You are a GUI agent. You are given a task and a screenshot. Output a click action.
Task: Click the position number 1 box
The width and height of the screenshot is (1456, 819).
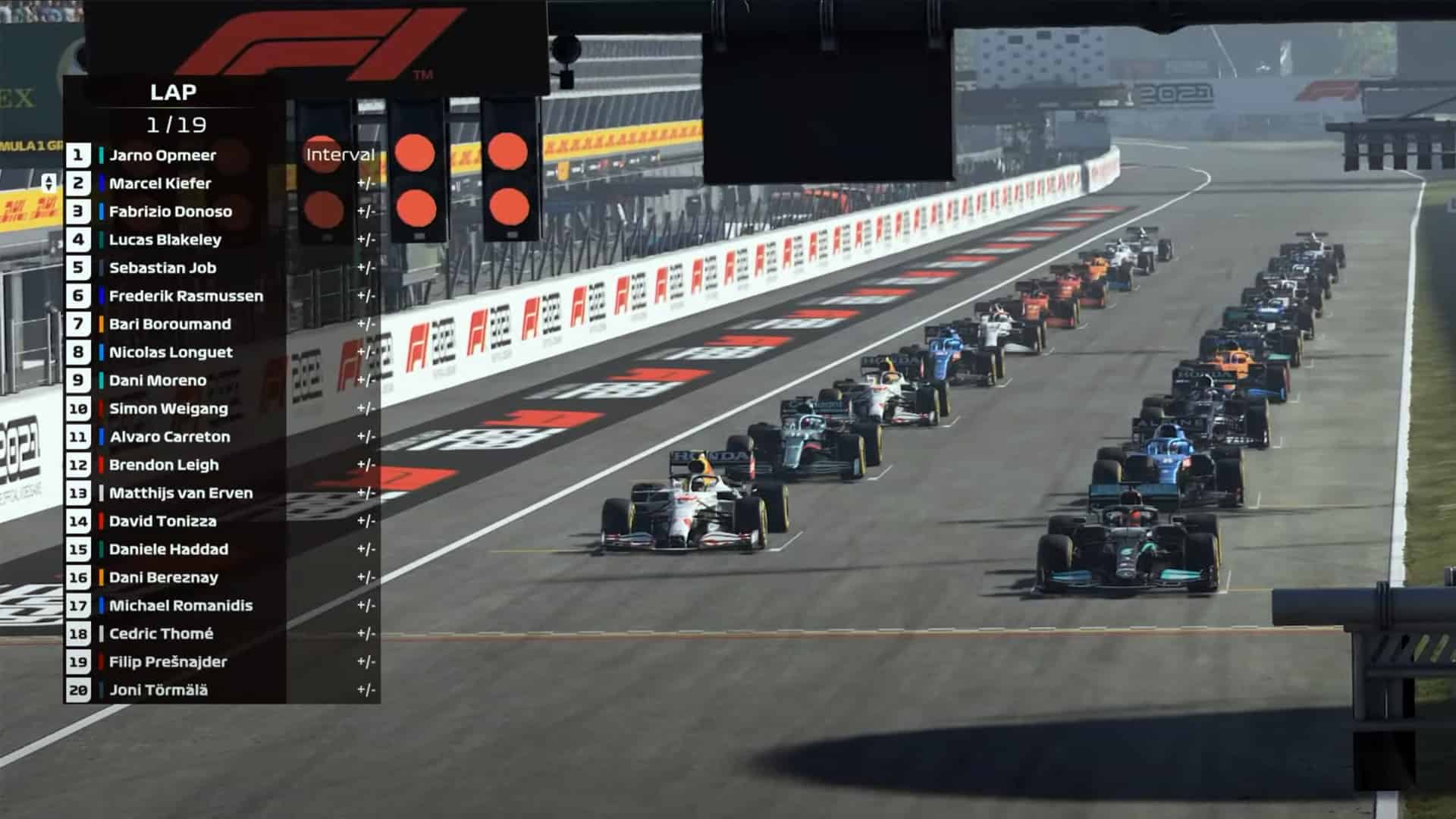78,155
